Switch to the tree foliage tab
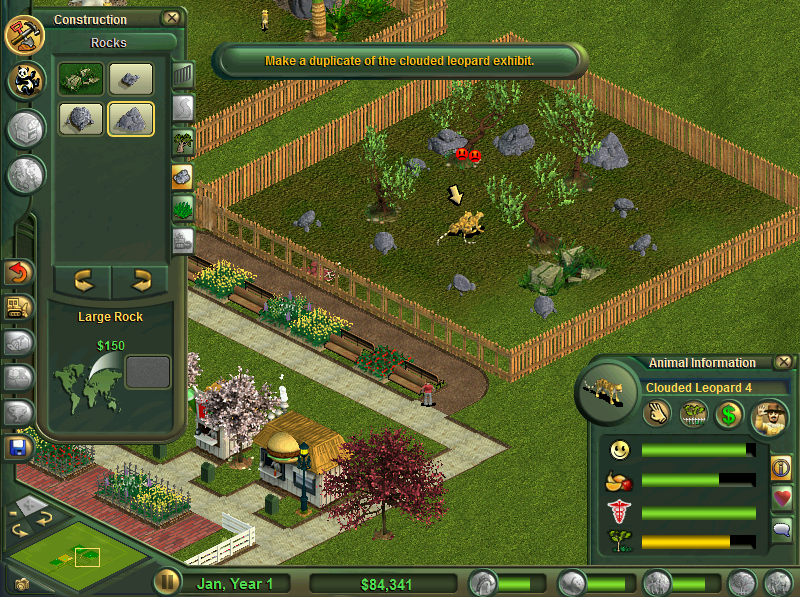 183,141
